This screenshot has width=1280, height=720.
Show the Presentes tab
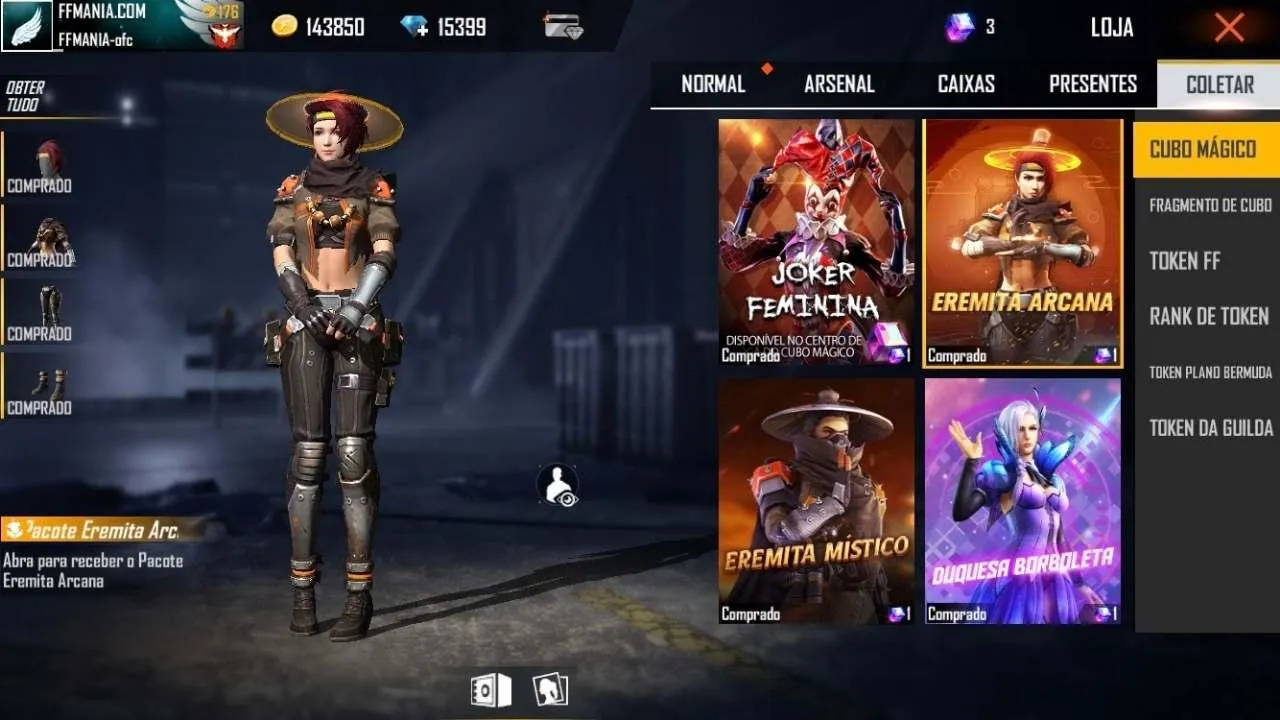coord(1093,84)
